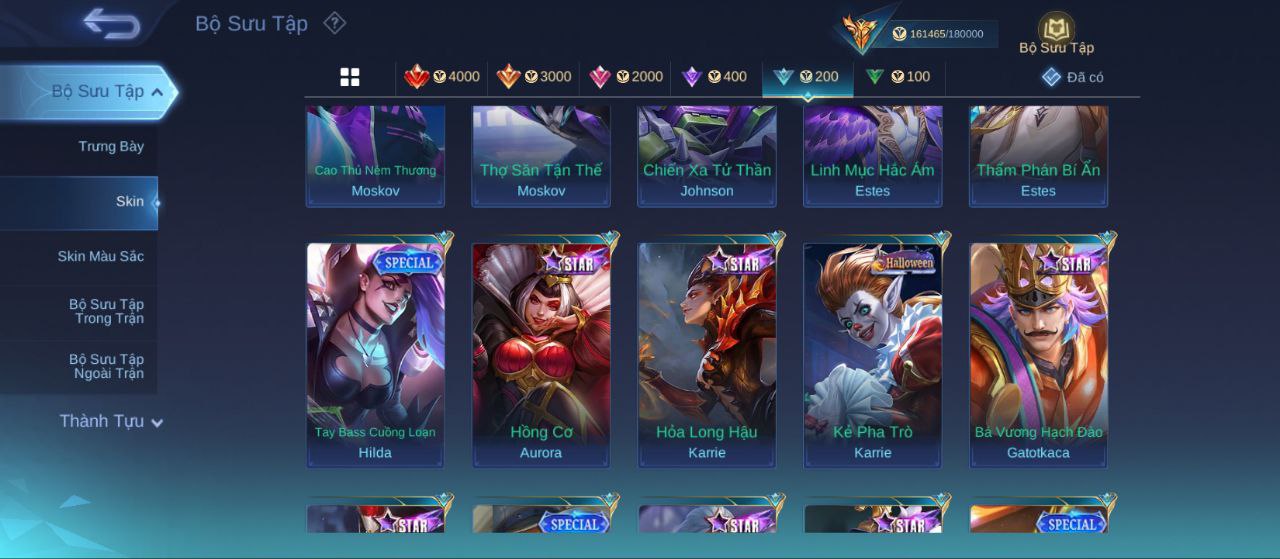This screenshot has height=559, width=1280.
Task: Toggle the Đã có owned filter
Action: pyautogui.click(x=1072, y=77)
